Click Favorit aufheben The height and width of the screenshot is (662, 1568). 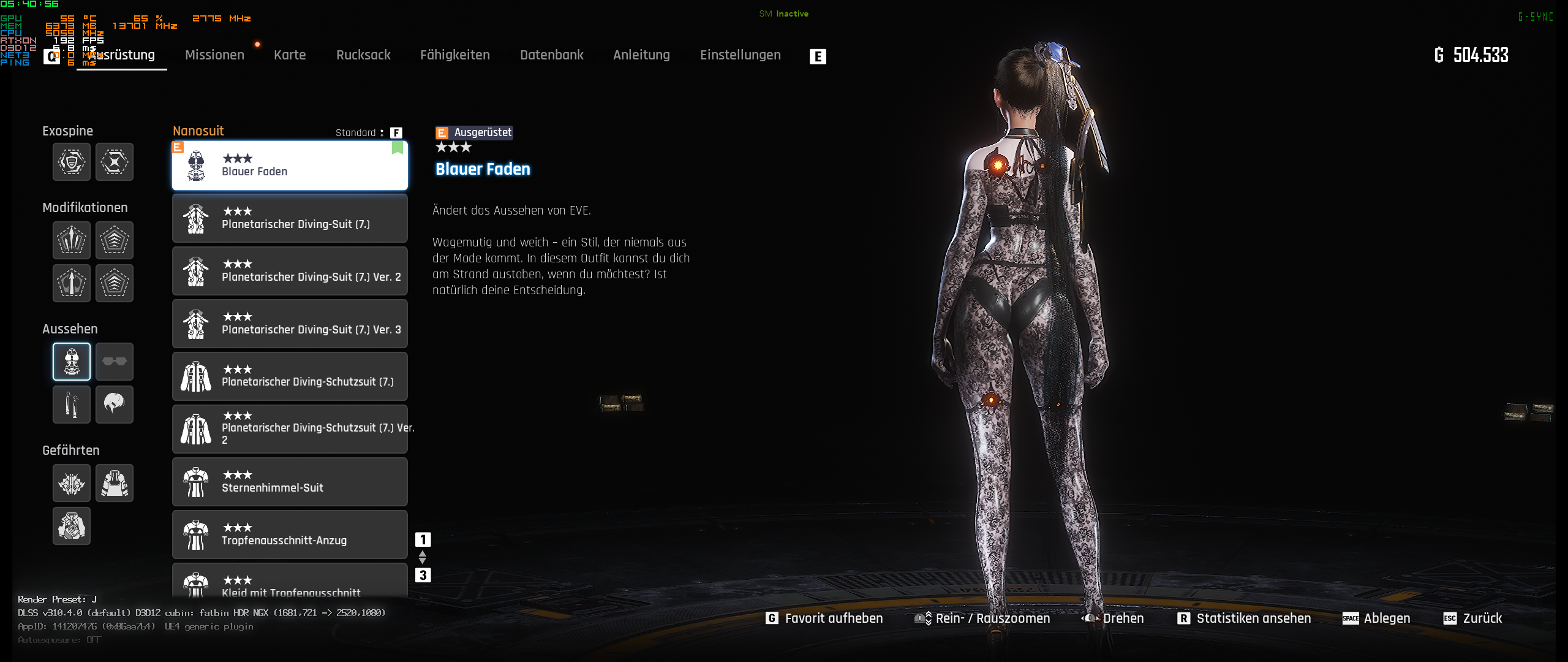pos(824,618)
